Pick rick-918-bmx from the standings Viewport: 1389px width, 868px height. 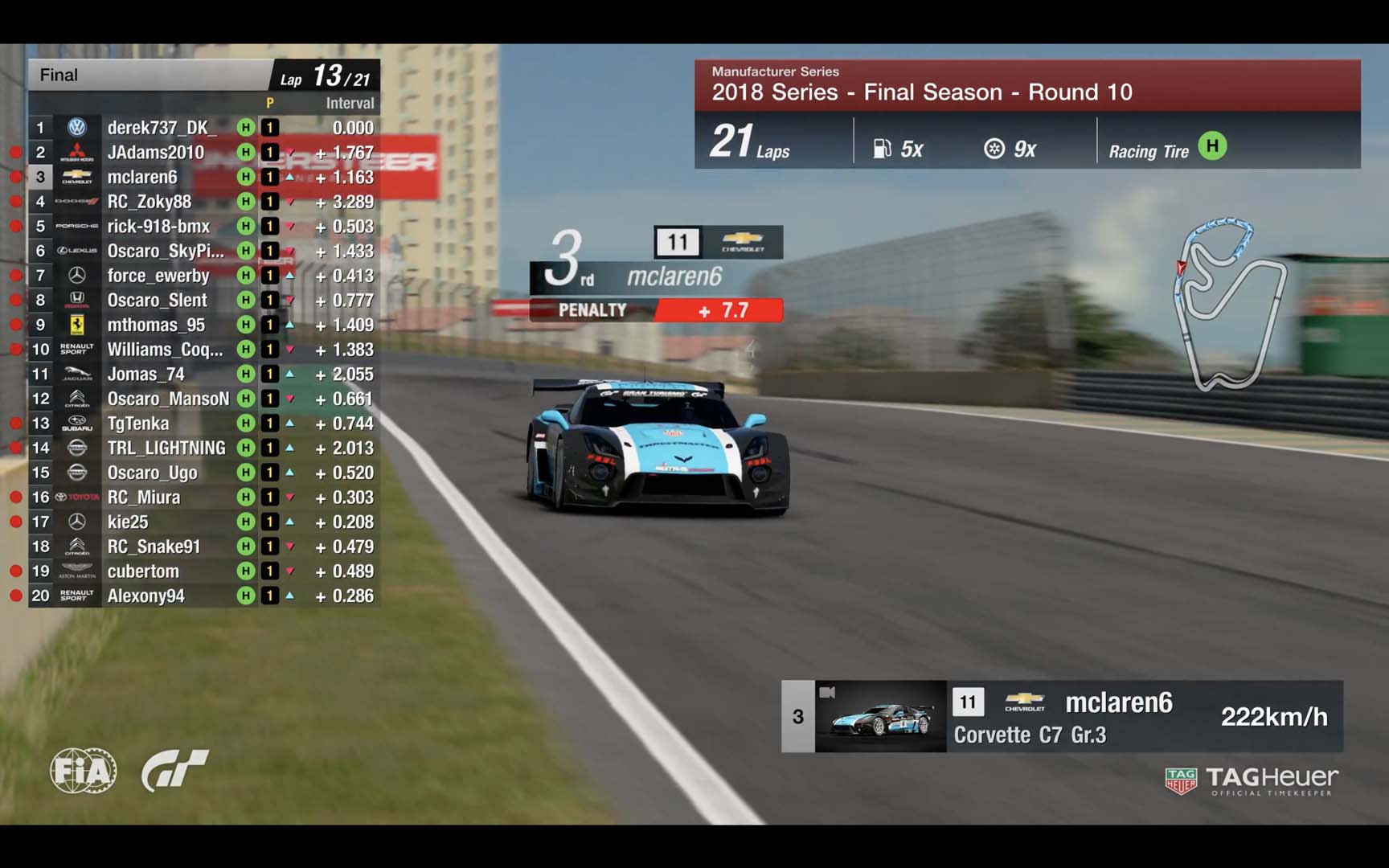(x=158, y=227)
